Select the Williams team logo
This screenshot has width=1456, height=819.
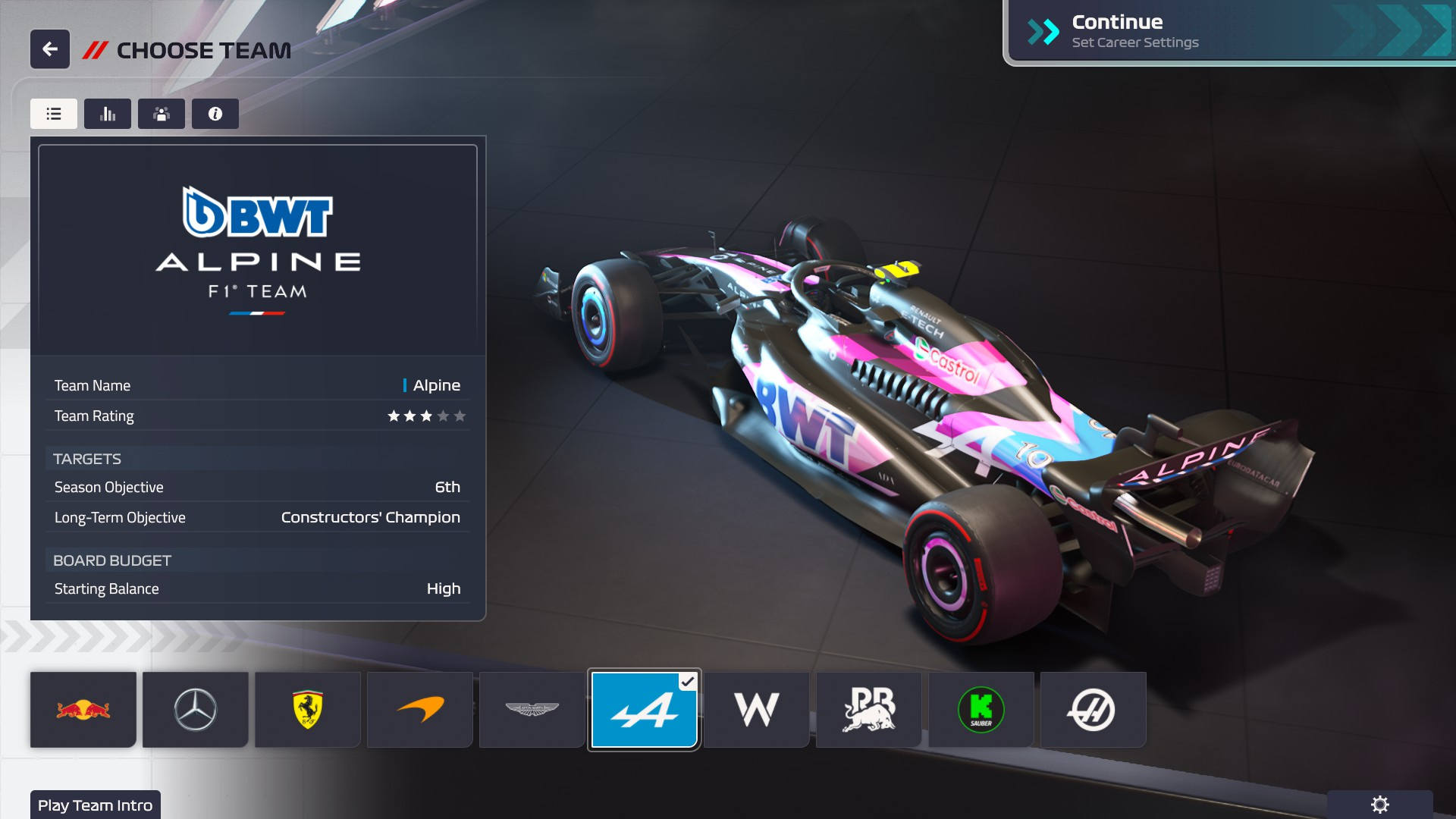756,709
